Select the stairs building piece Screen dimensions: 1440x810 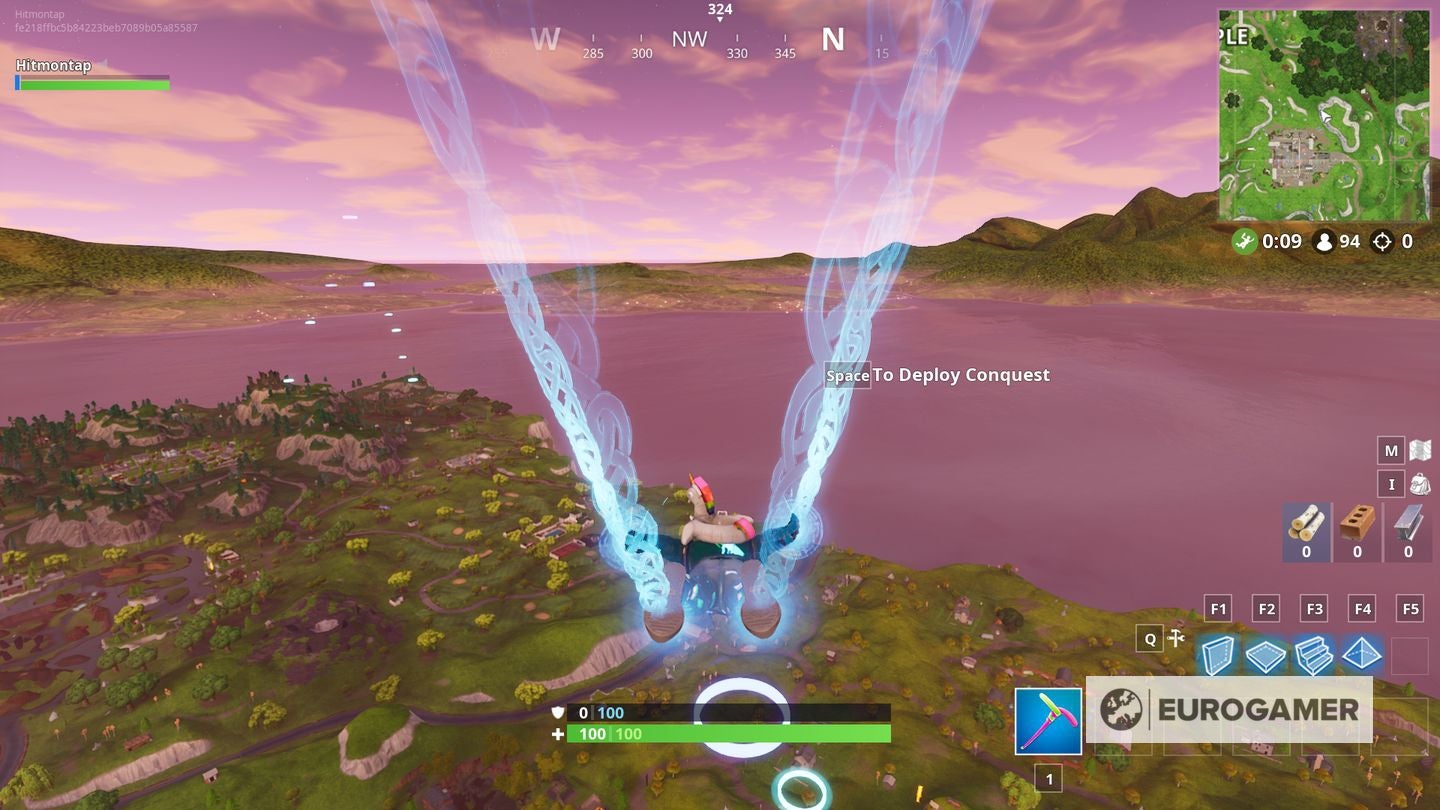coord(1314,656)
